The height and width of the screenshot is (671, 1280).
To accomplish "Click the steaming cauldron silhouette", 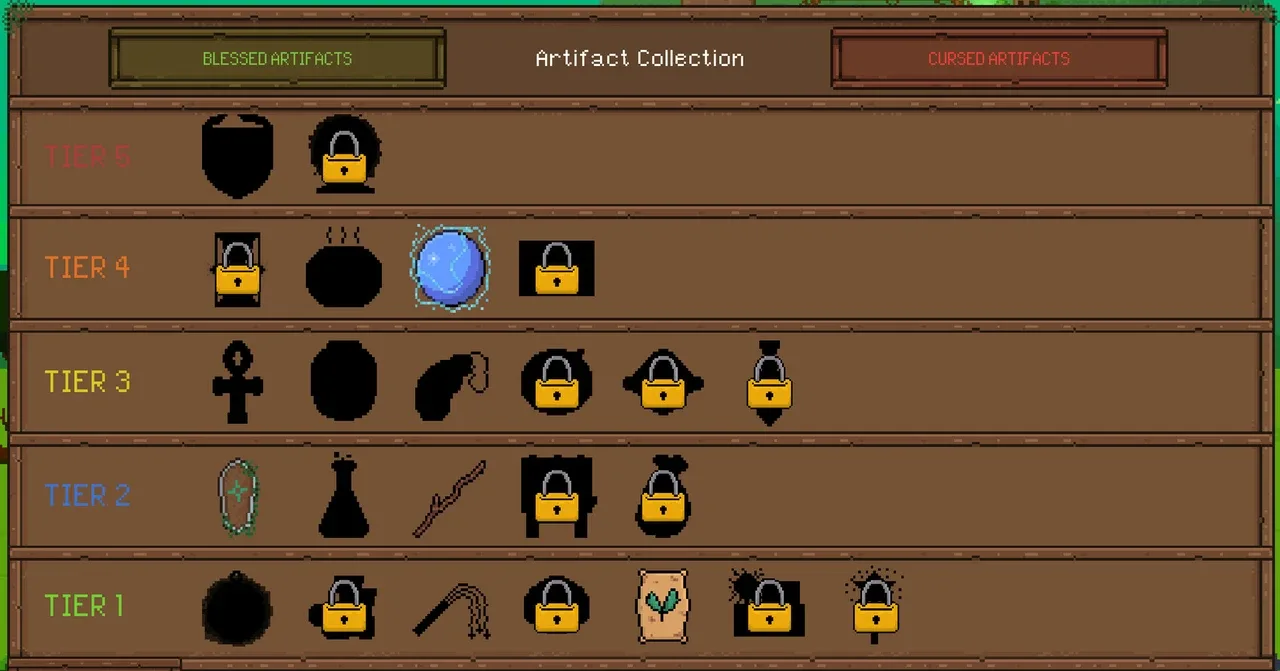I will pyautogui.click(x=343, y=270).
